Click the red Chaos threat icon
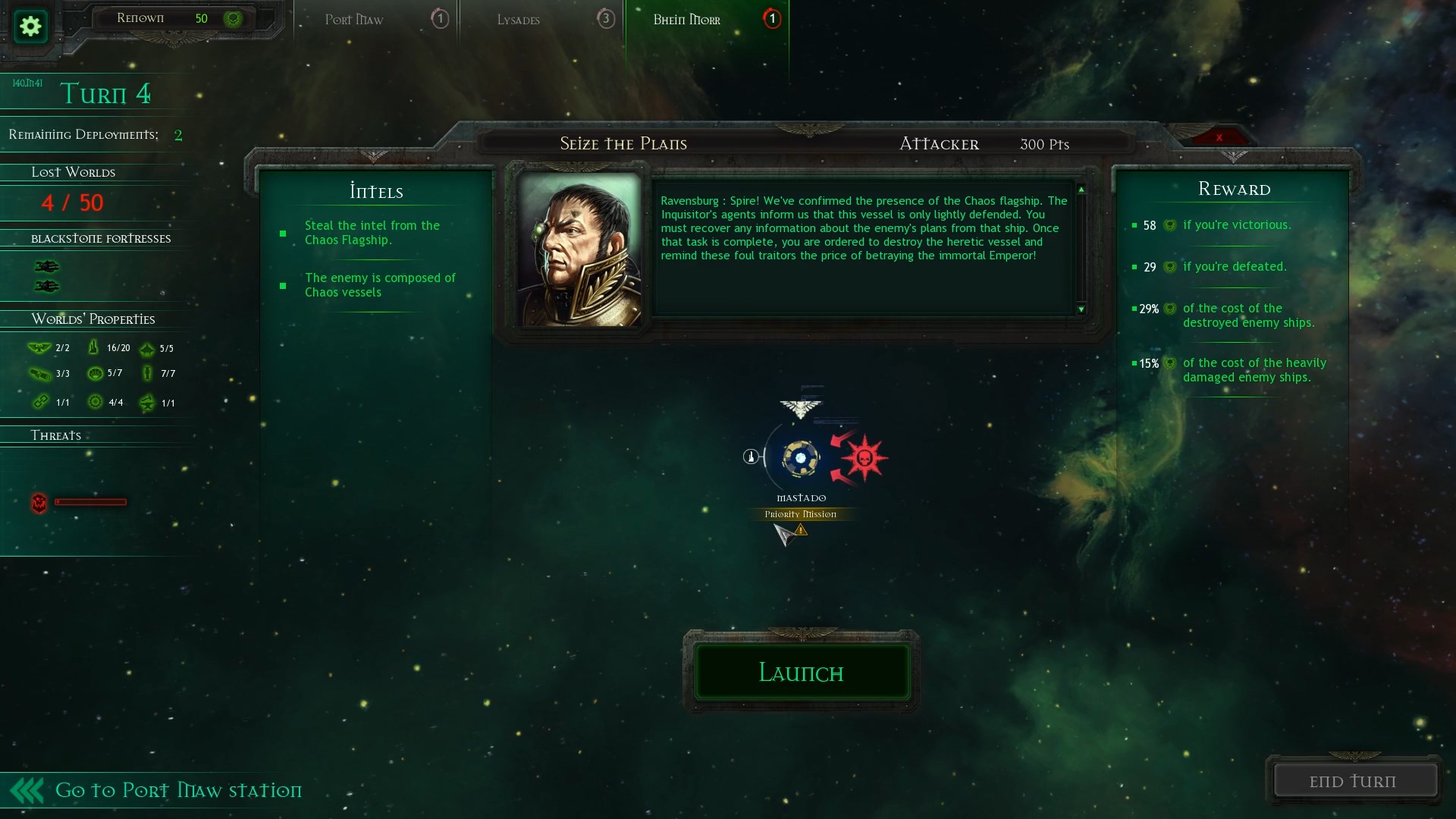Image resolution: width=1456 pixels, height=819 pixels. point(39,502)
